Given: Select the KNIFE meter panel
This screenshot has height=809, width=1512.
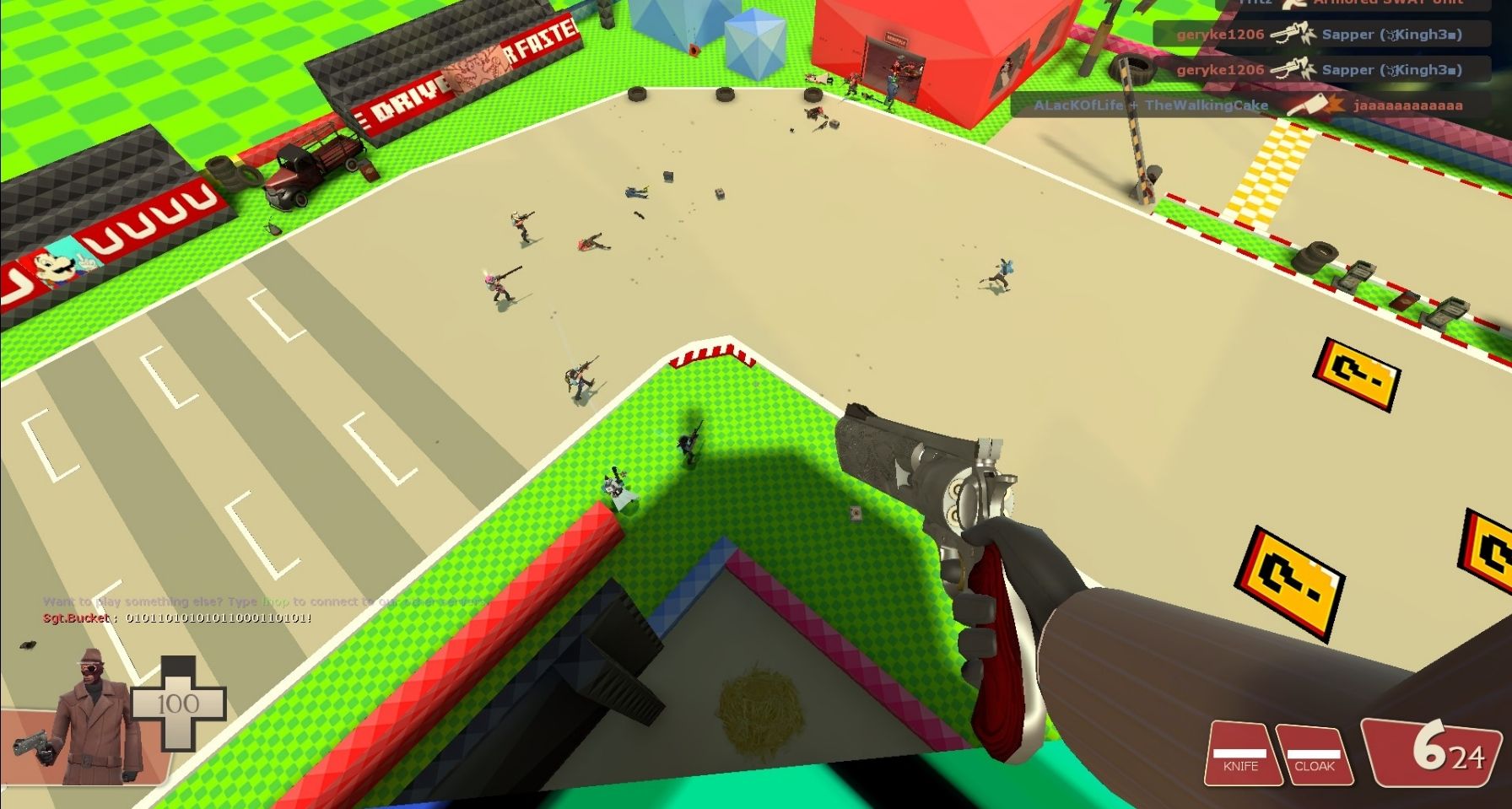Looking at the screenshot, I should click(x=1240, y=753).
